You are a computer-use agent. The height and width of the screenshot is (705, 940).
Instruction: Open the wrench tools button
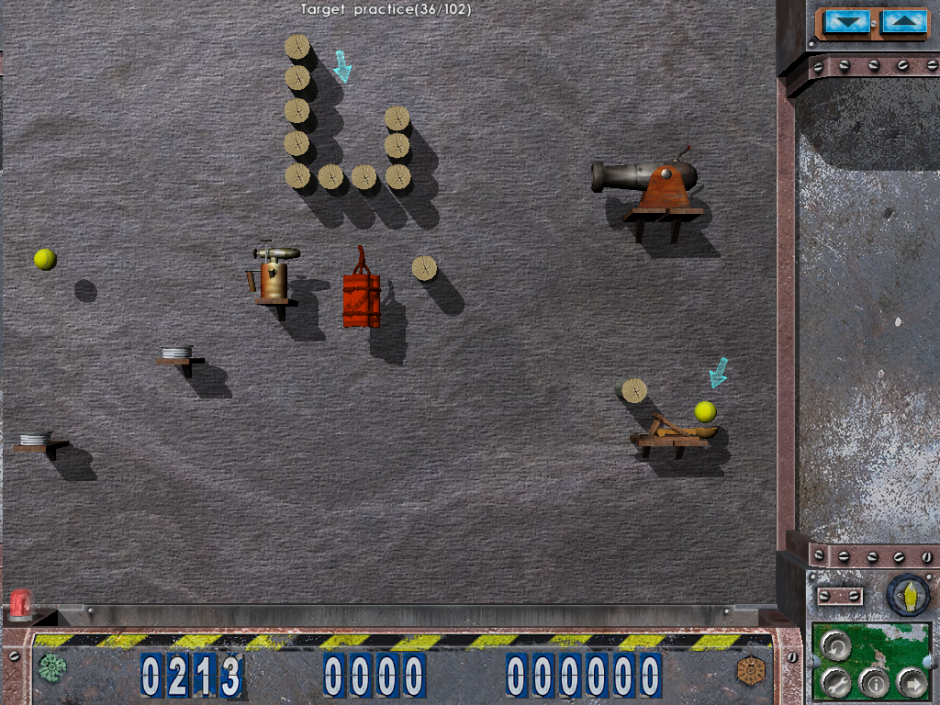(836, 682)
